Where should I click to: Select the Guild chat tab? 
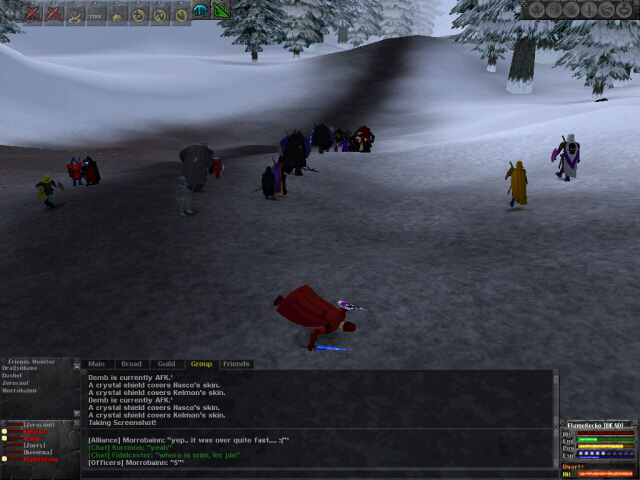click(x=166, y=364)
